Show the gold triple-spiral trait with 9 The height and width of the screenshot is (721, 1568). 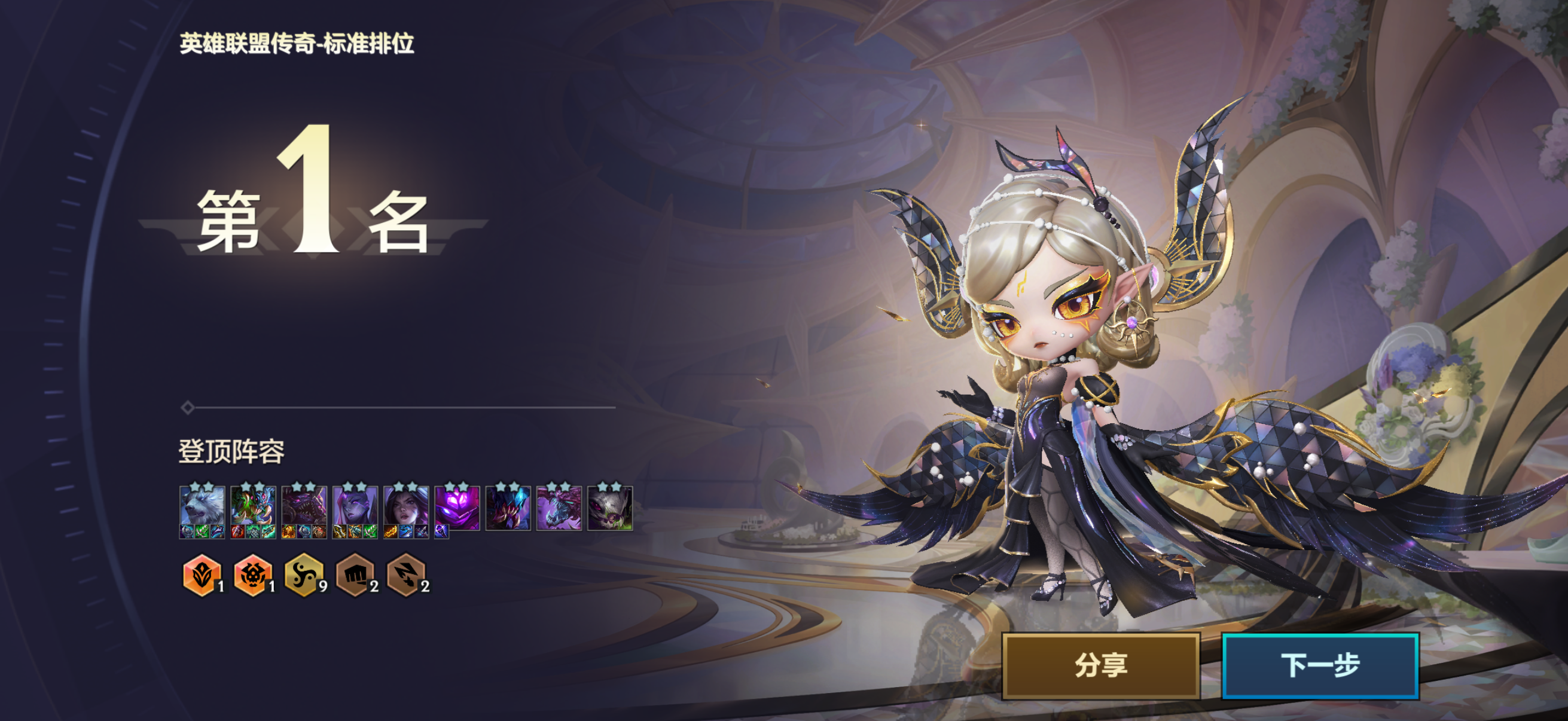pyautogui.click(x=303, y=574)
